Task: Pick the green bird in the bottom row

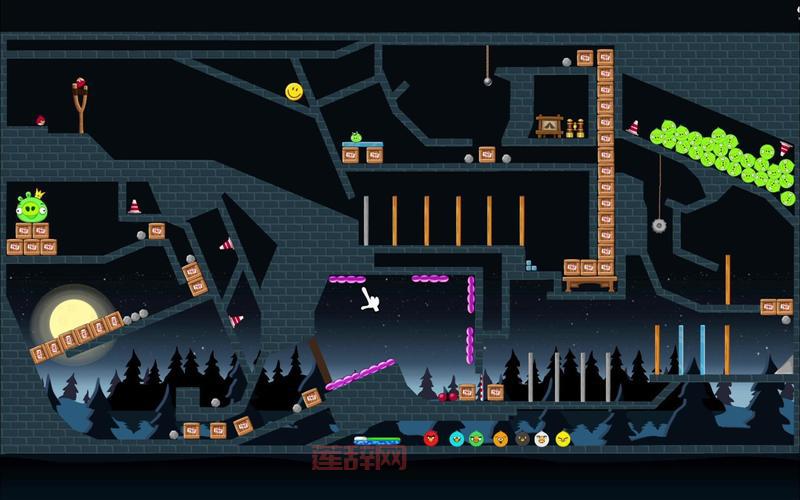Action: pos(478,438)
